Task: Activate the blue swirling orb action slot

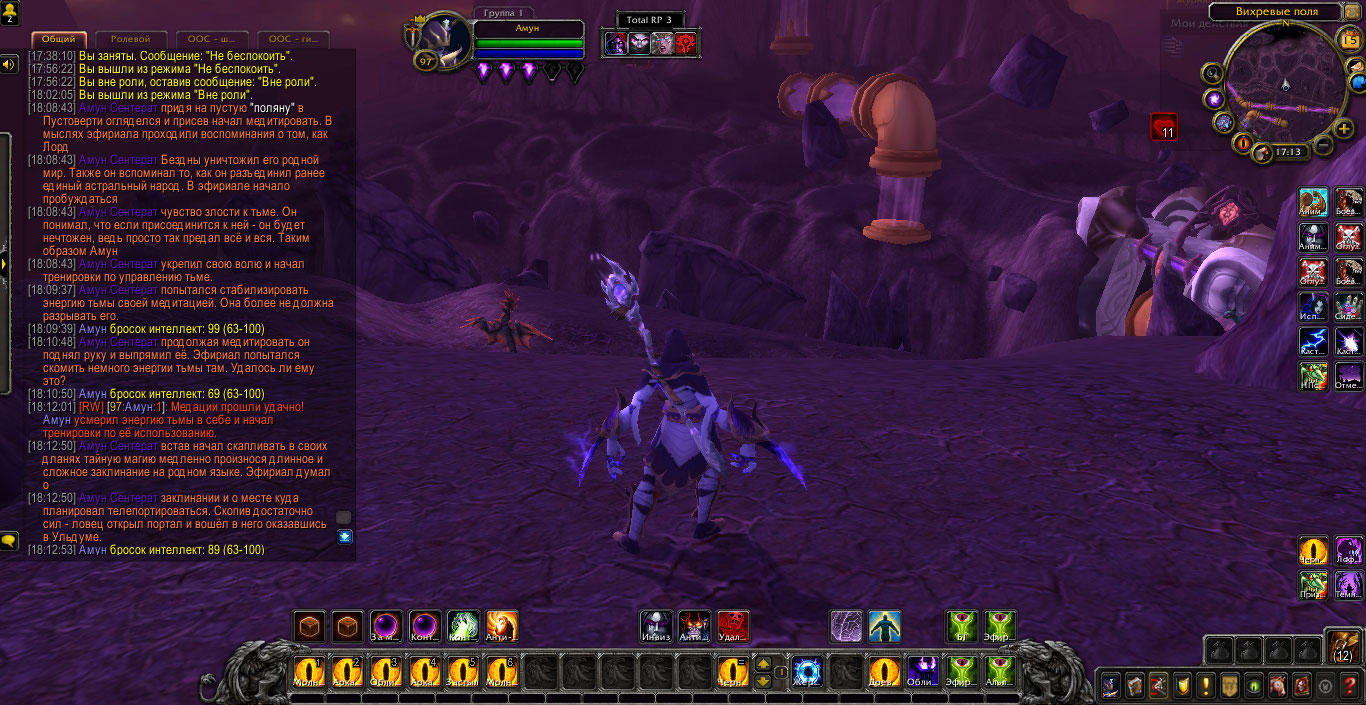Action: click(806, 671)
